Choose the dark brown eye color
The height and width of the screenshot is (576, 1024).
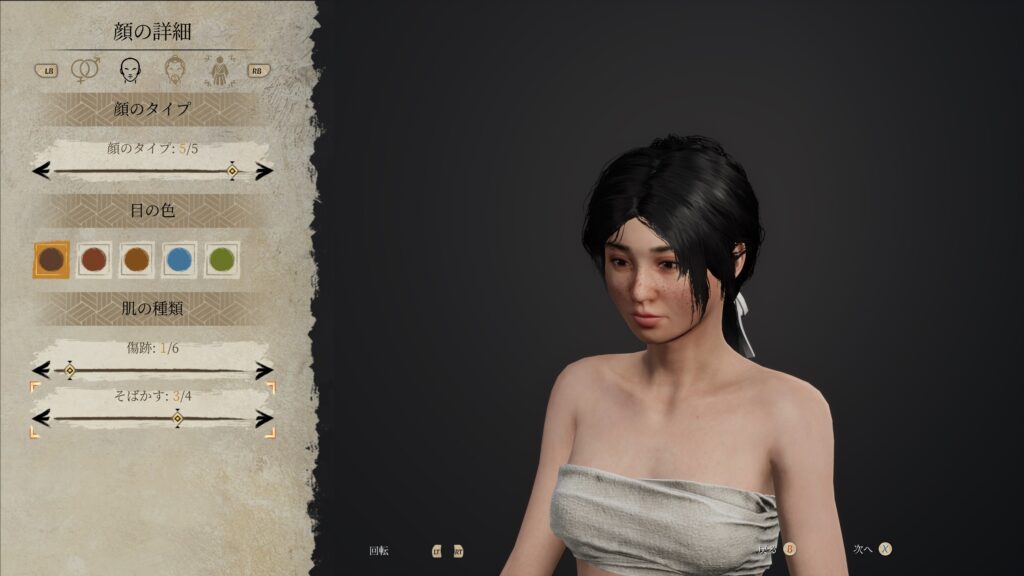[x=52, y=260]
